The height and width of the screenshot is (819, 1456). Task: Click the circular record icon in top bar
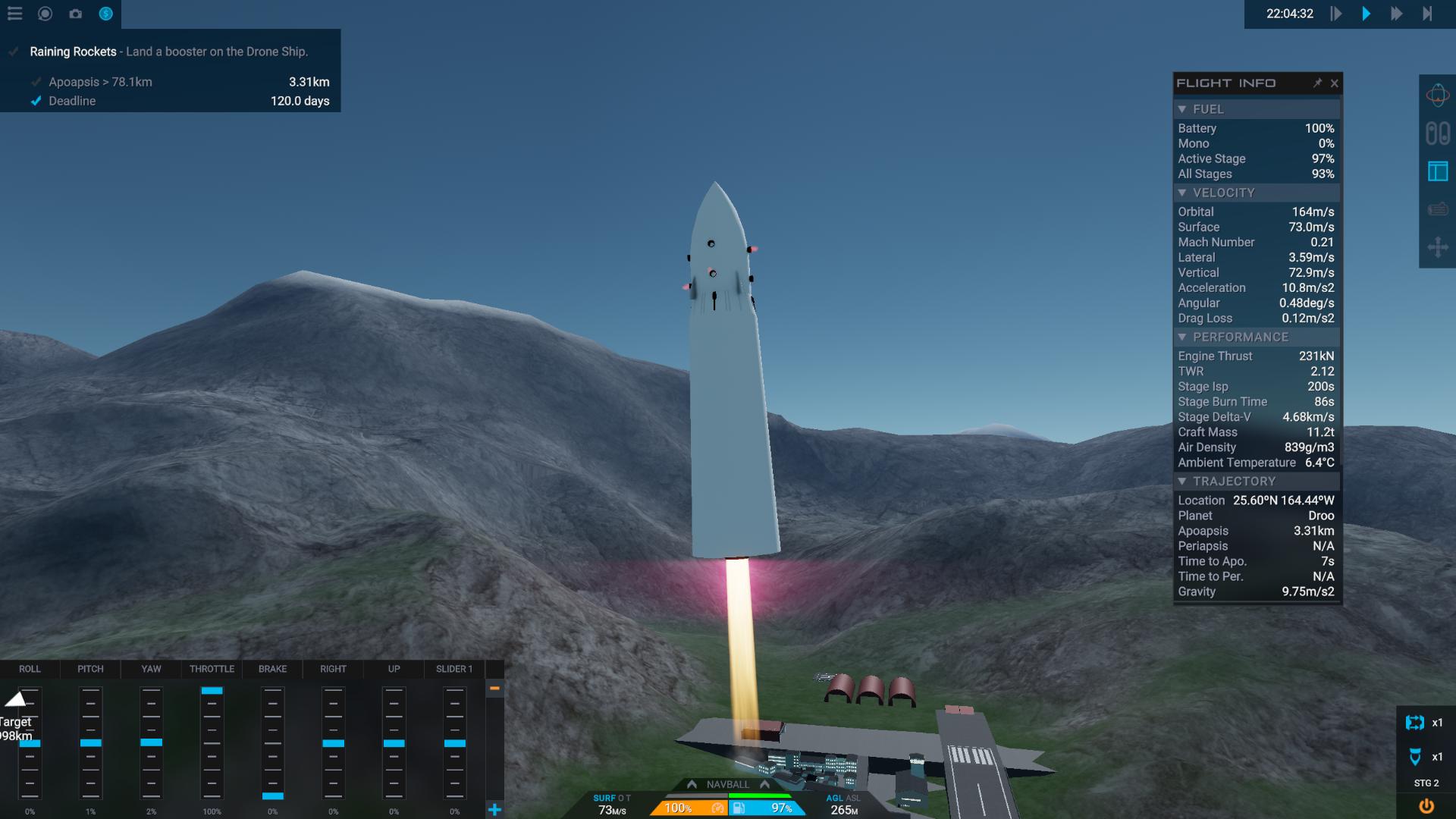click(45, 14)
